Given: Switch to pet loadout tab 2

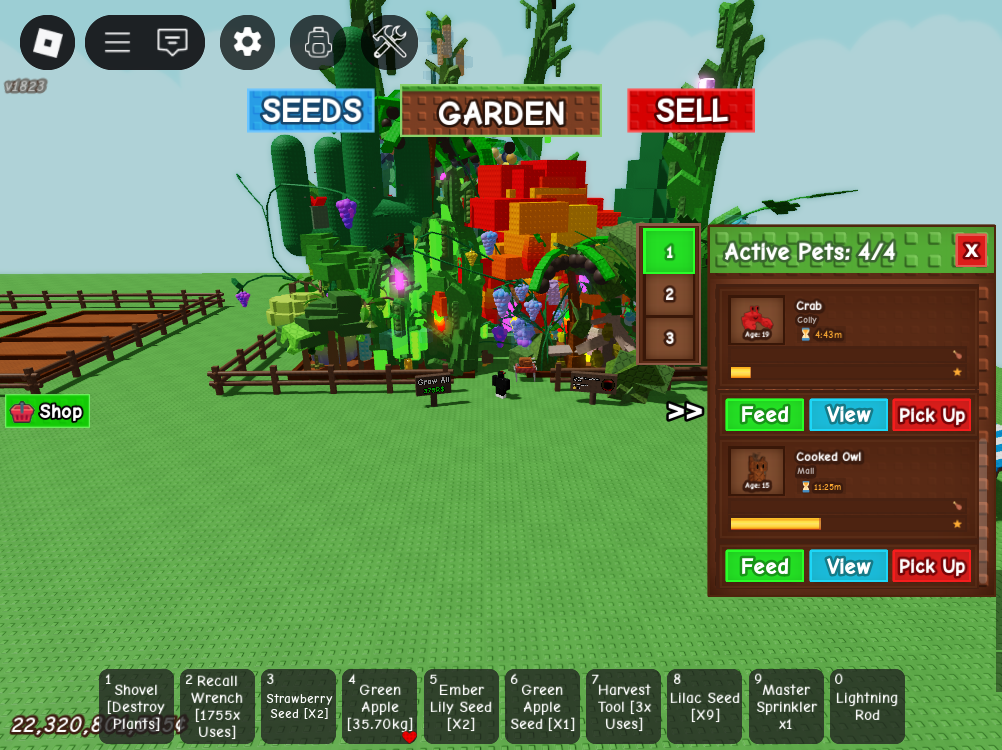Looking at the screenshot, I should (669, 294).
